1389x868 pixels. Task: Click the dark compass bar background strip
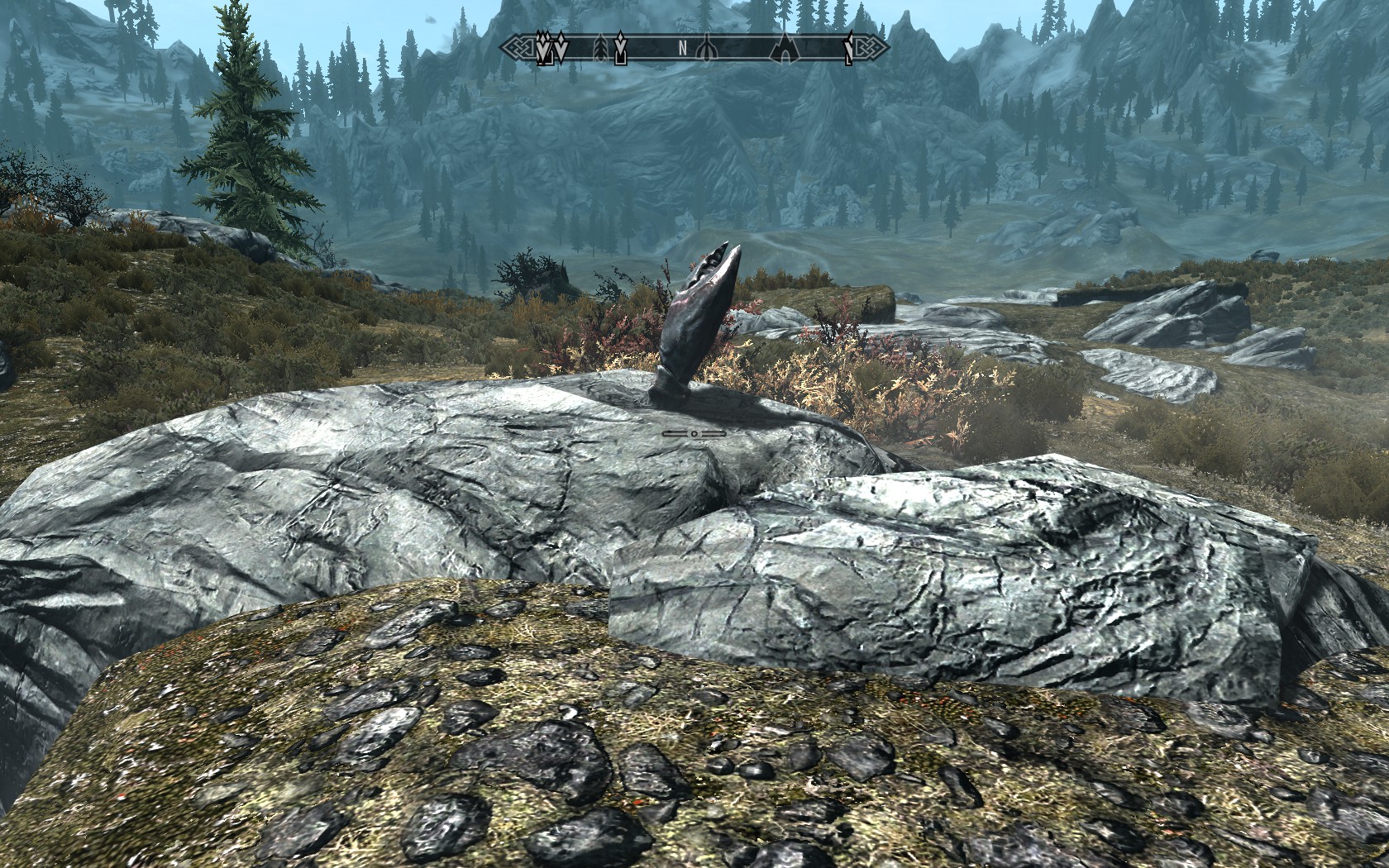744,48
